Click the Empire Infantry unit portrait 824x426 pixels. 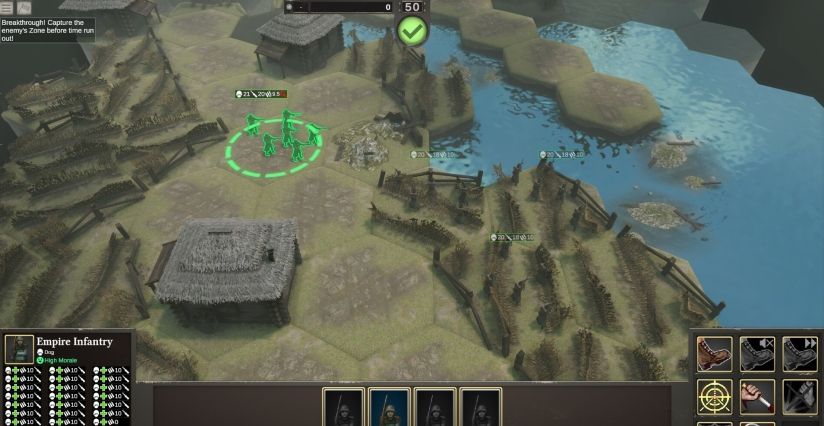click(19, 349)
